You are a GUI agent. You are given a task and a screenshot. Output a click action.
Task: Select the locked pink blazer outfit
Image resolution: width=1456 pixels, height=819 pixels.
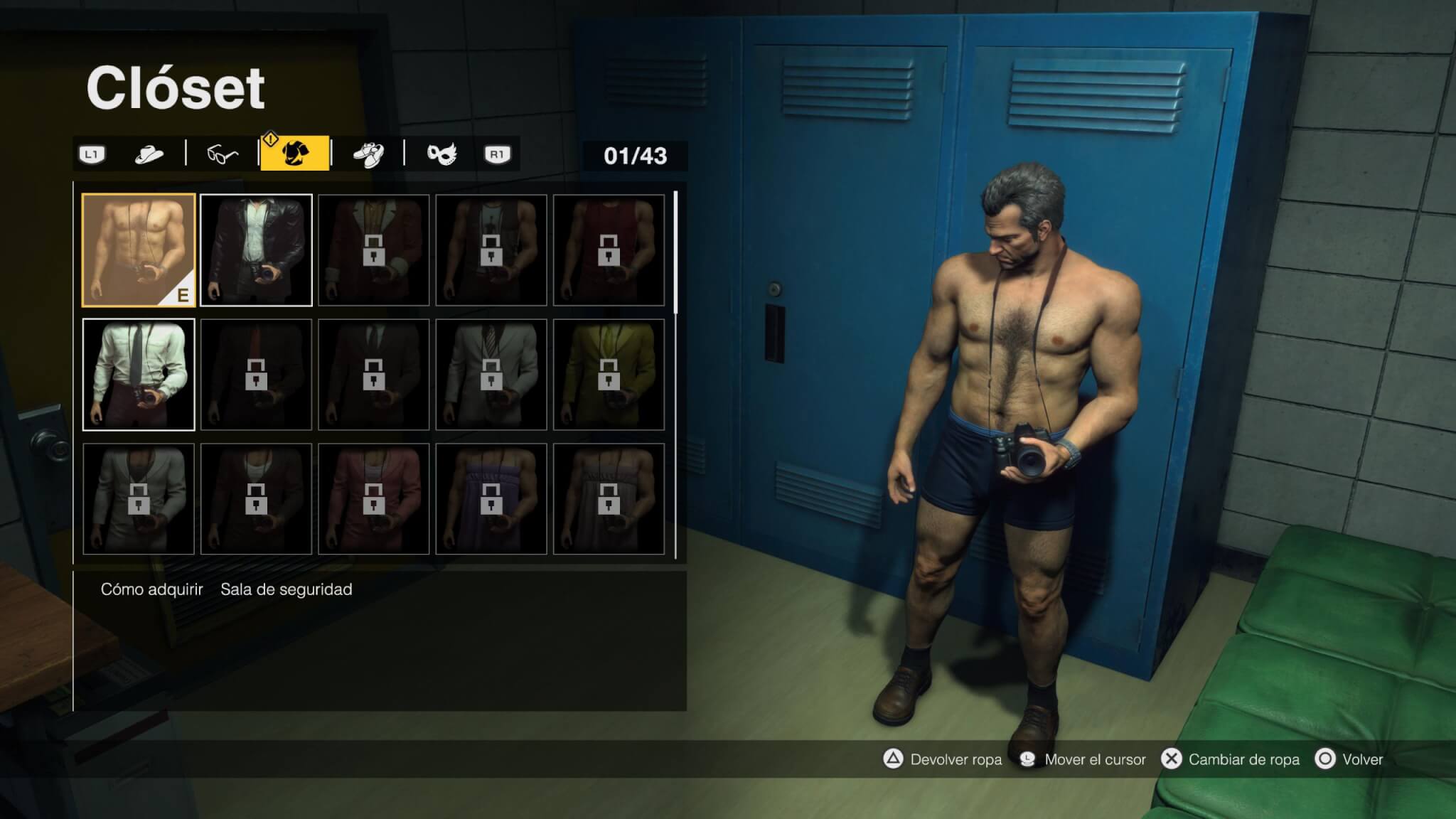tap(374, 499)
